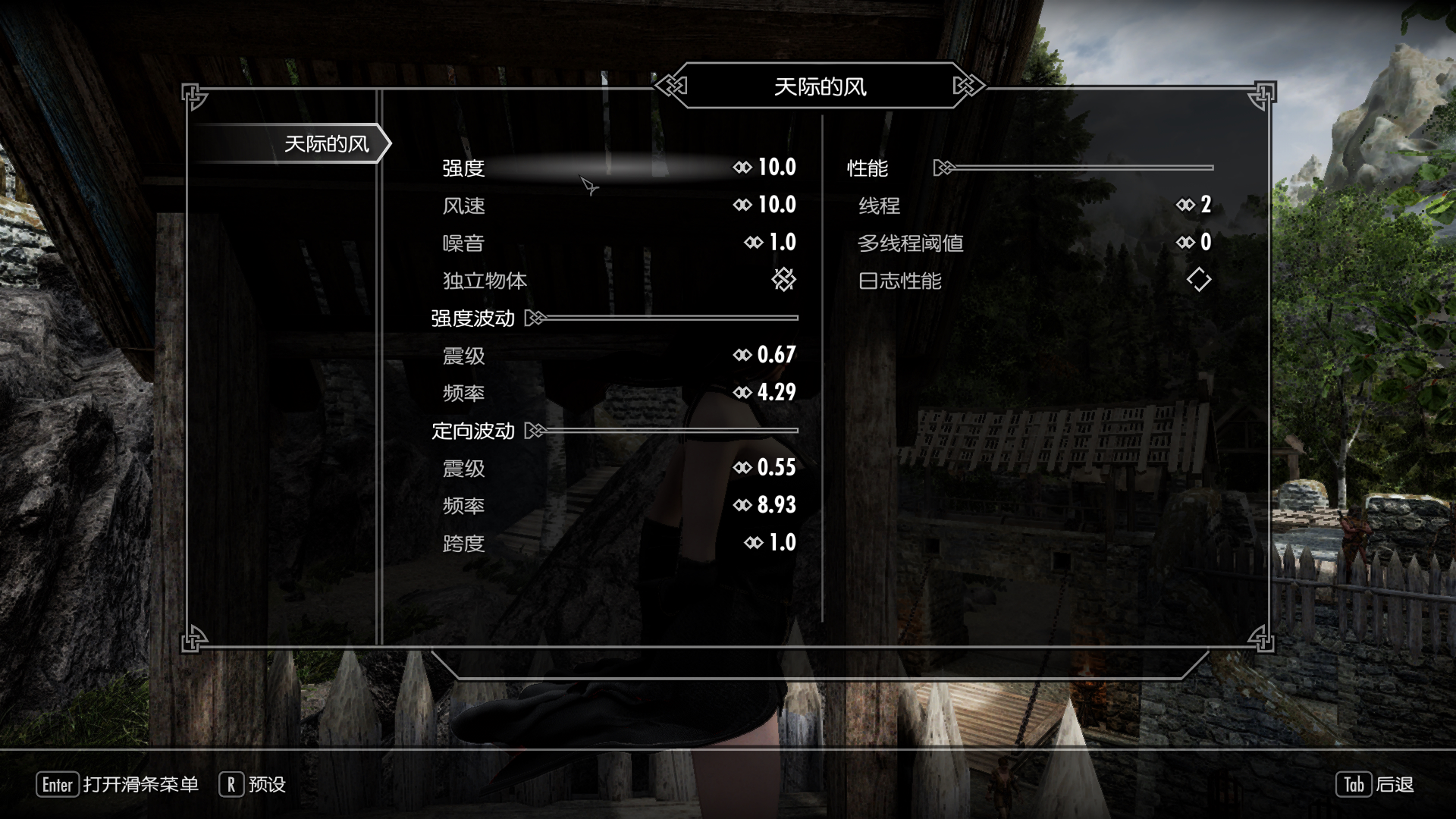Image resolution: width=1456 pixels, height=819 pixels.
Task: Open the 震级 option under 定向波动
Action: point(618,468)
